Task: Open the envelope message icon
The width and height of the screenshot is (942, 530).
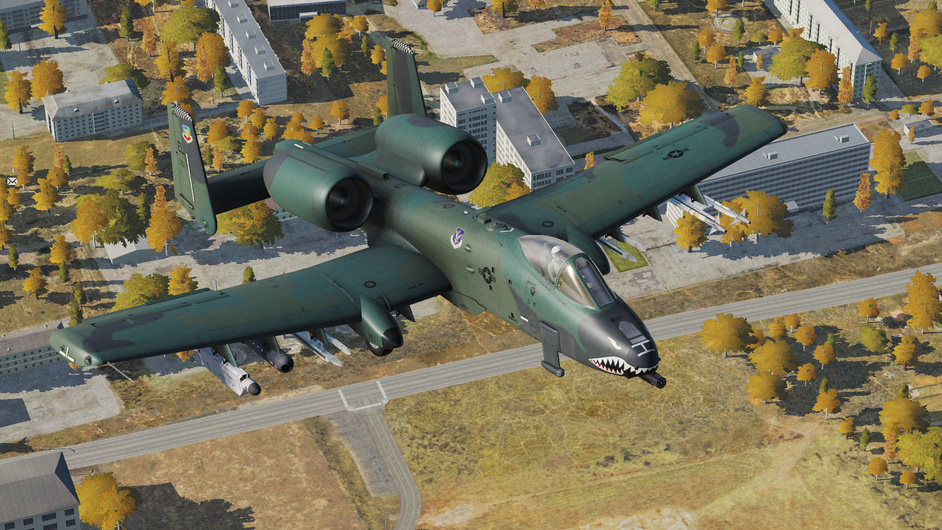Action: tap(12, 181)
